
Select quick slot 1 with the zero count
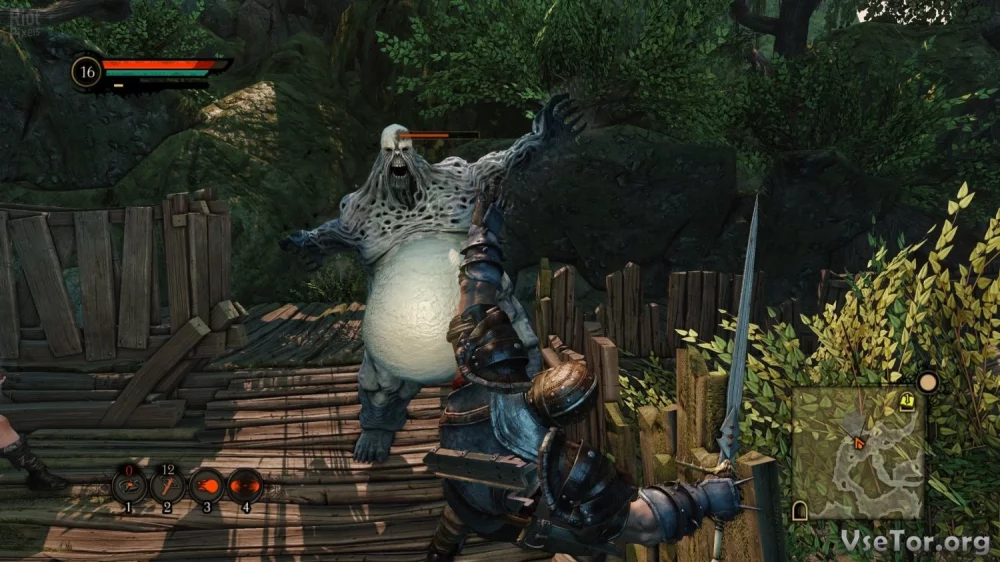128,486
